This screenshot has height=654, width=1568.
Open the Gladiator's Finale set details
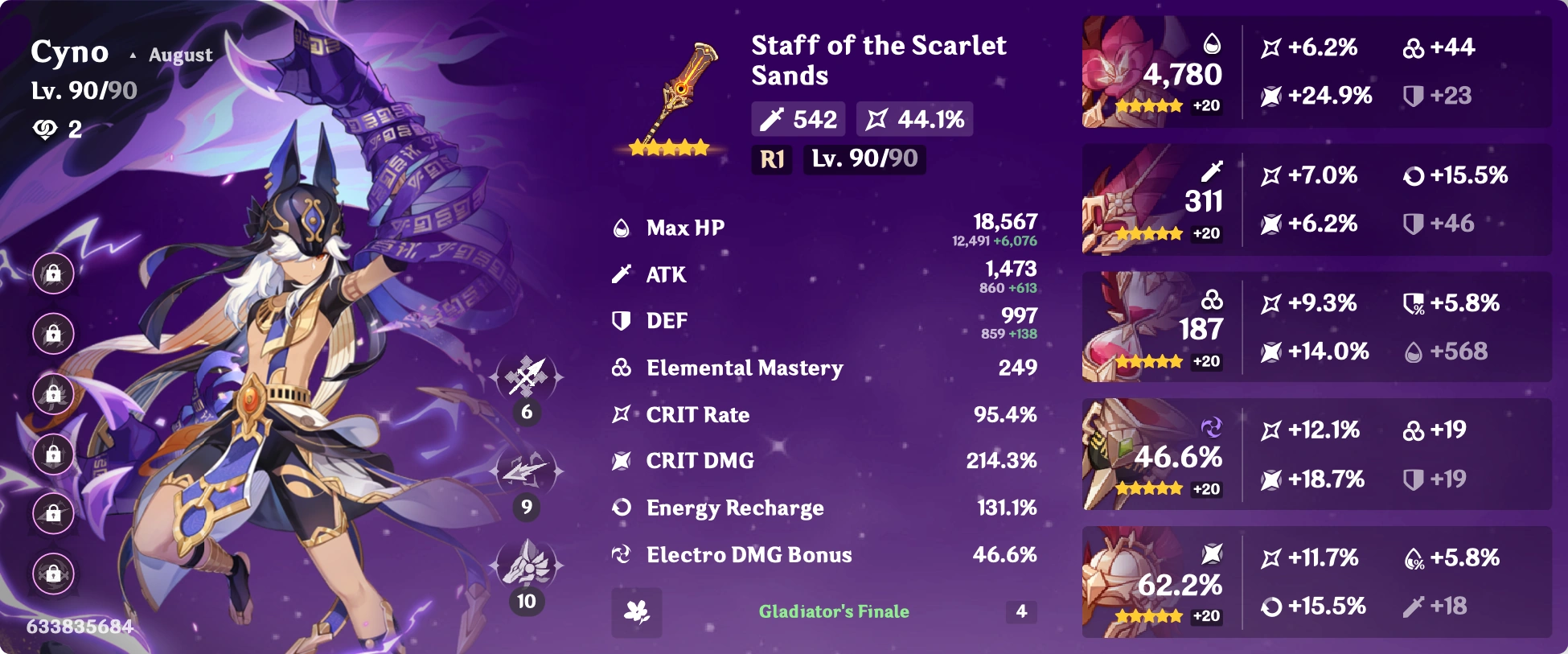coord(834,611)
